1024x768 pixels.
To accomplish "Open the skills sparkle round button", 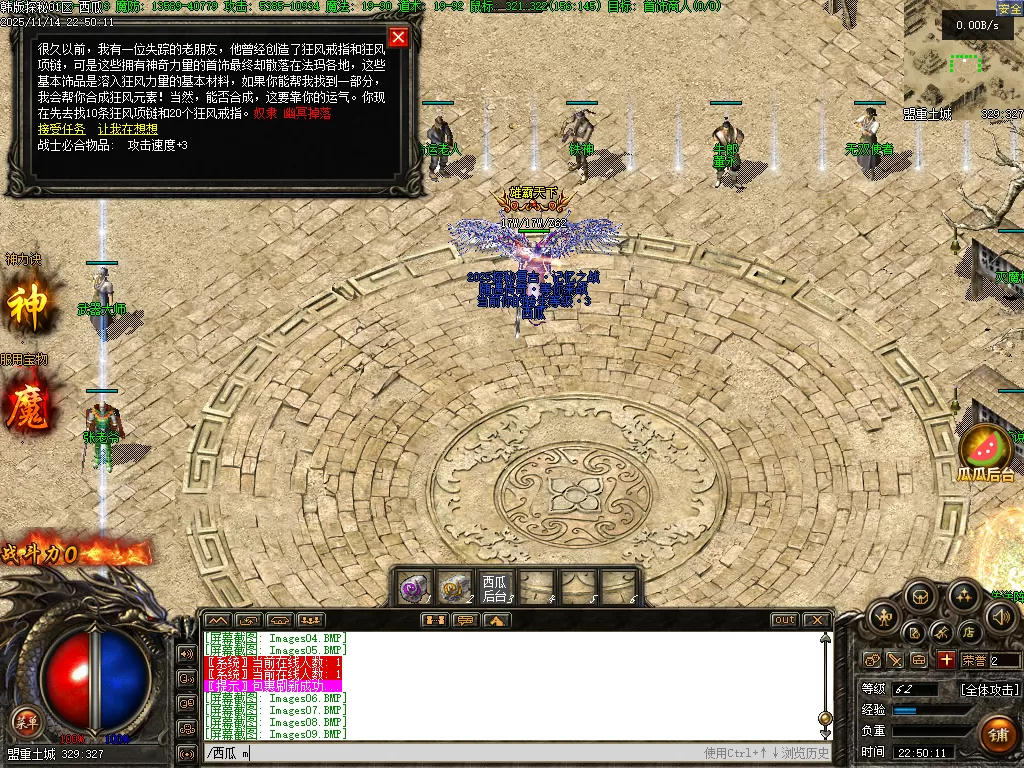I will point(963,598).
